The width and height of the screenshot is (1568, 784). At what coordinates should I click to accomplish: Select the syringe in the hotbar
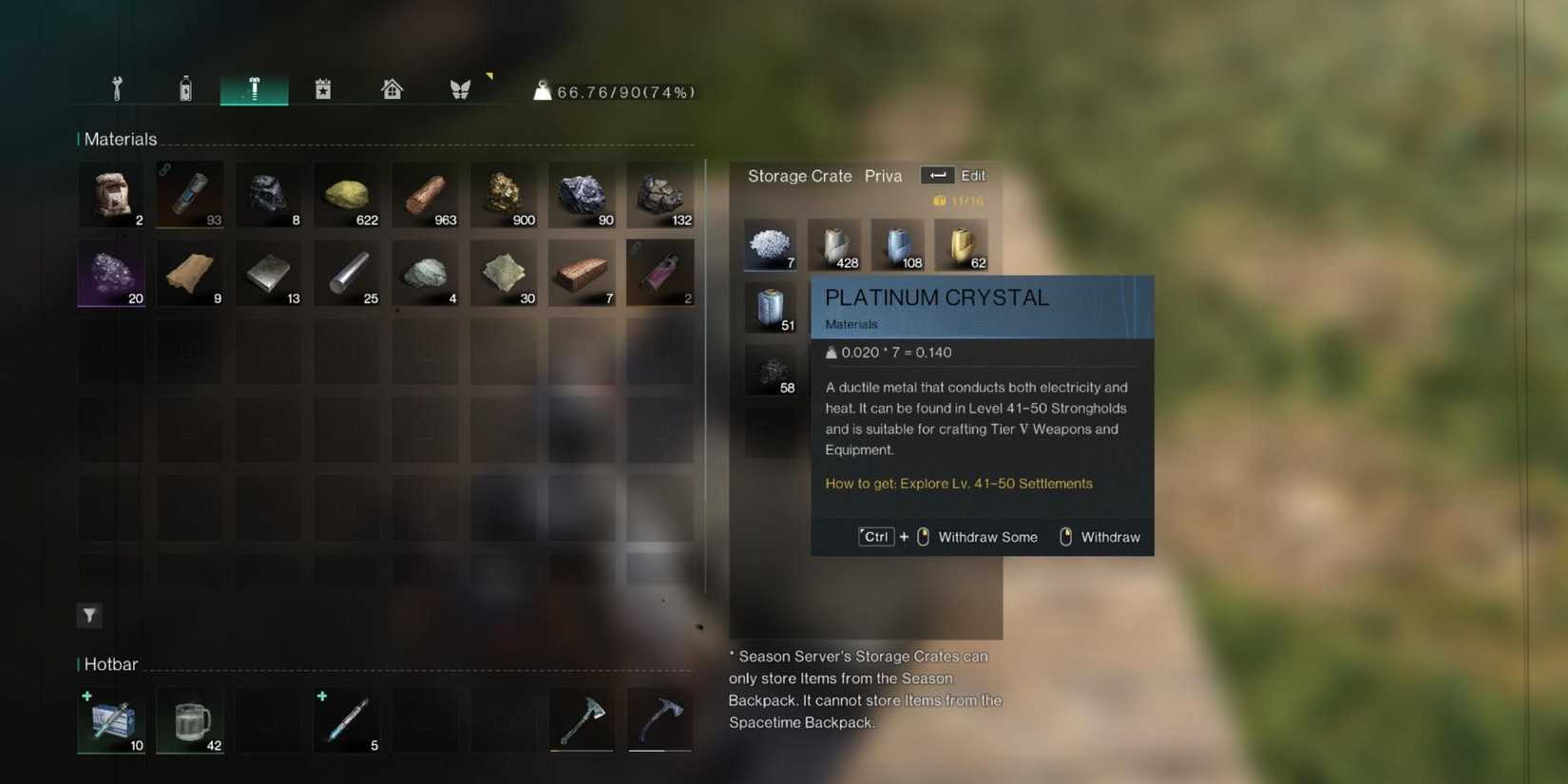[346, 720]
